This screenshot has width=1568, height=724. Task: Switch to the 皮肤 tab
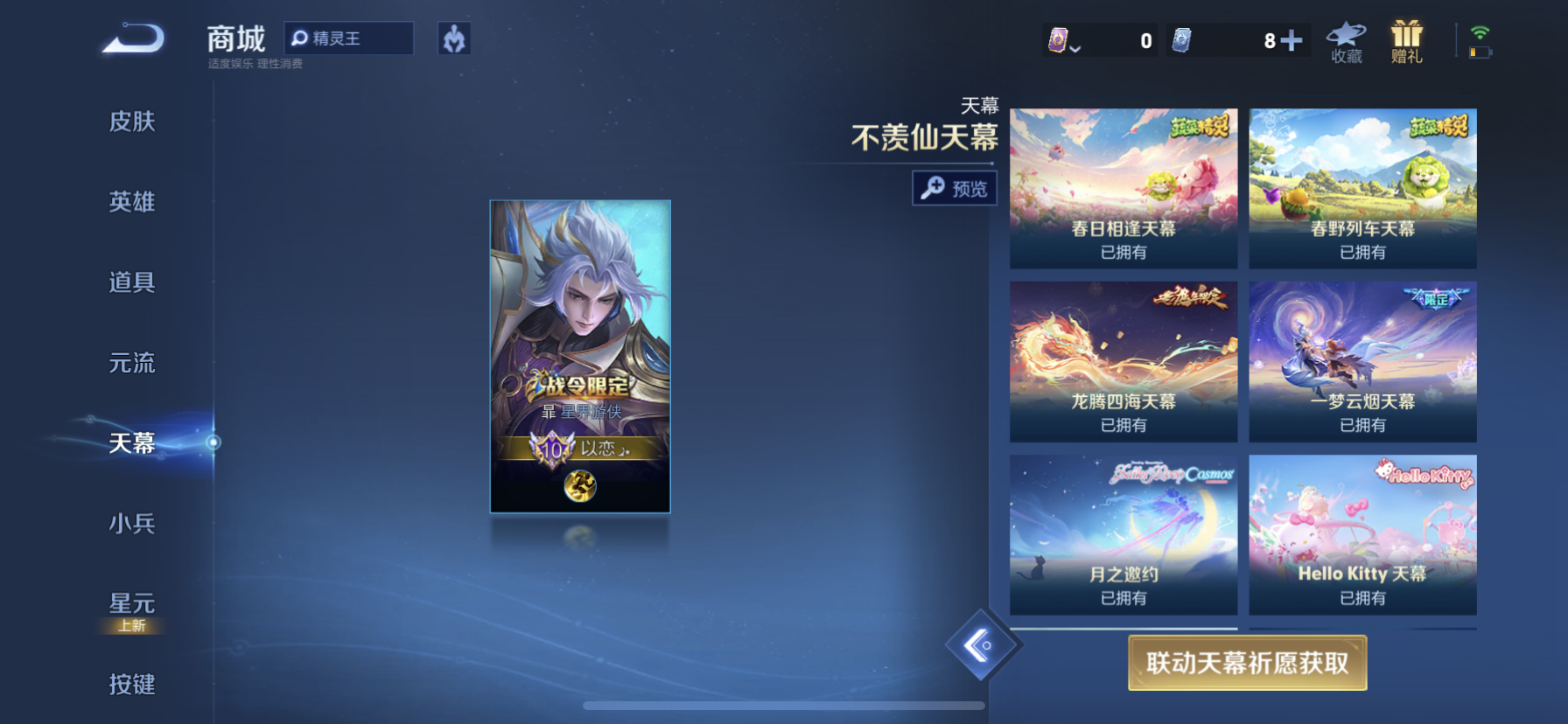coord(132,122)
